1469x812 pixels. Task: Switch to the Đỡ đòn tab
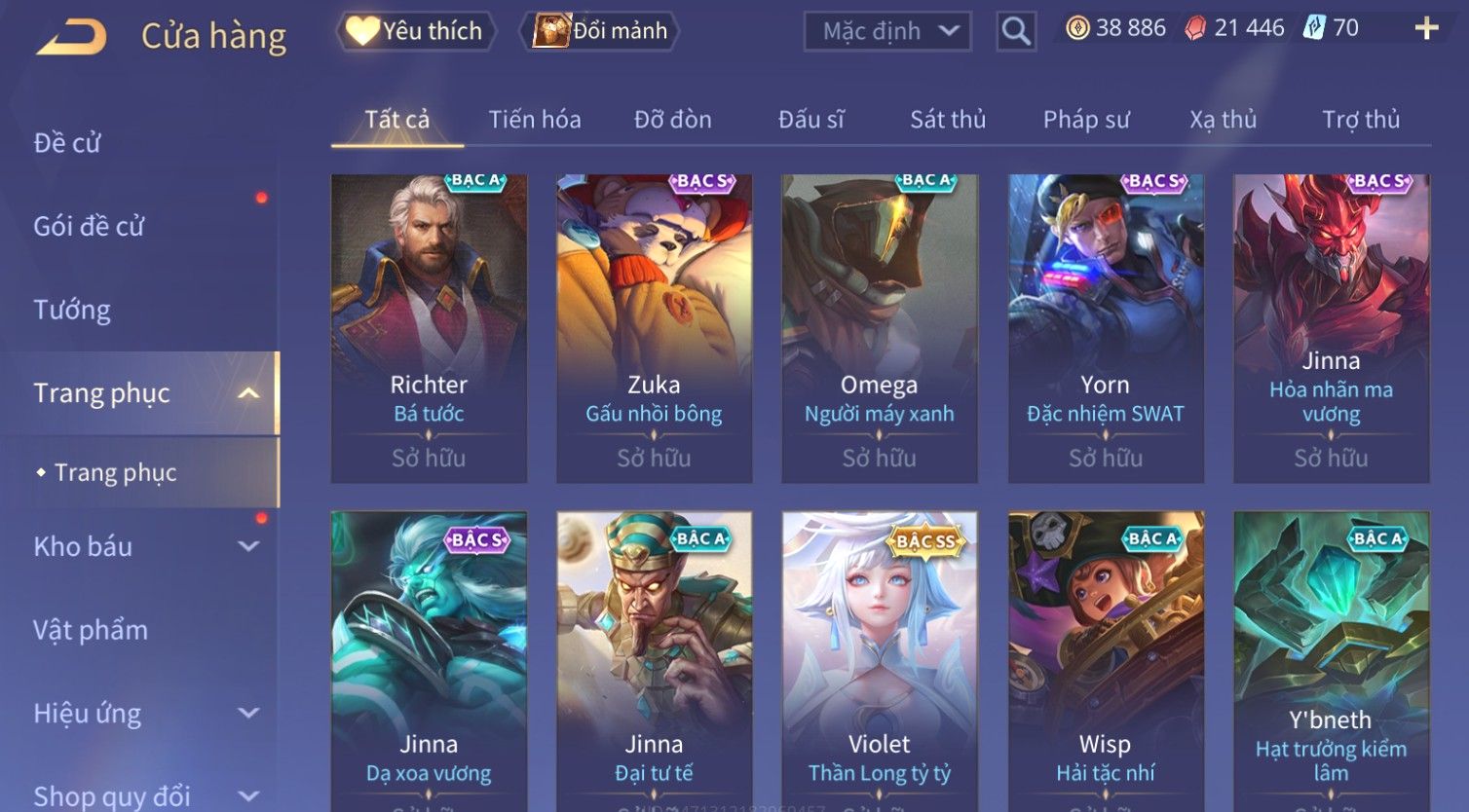672,120
